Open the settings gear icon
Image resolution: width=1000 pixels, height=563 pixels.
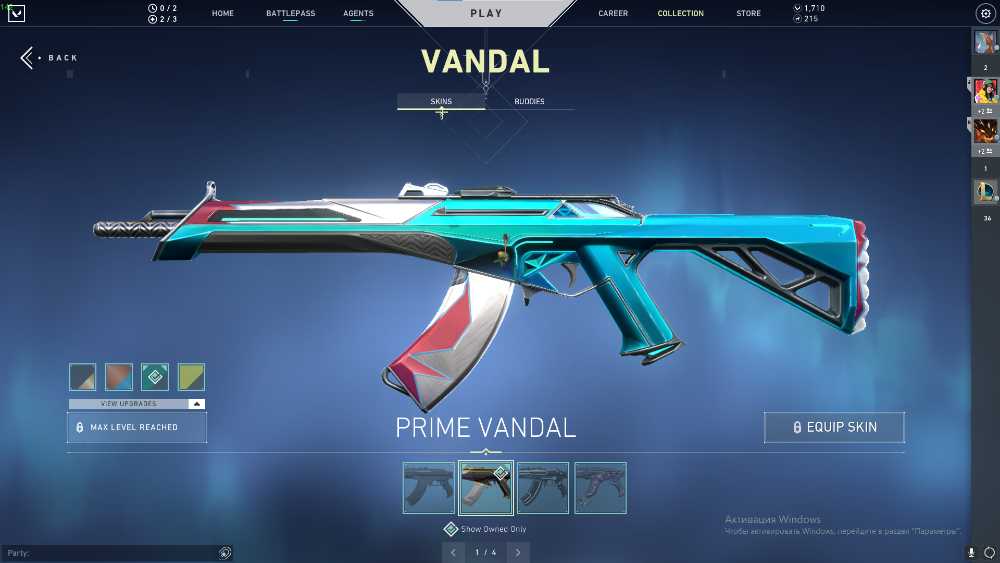pos(984,14)
